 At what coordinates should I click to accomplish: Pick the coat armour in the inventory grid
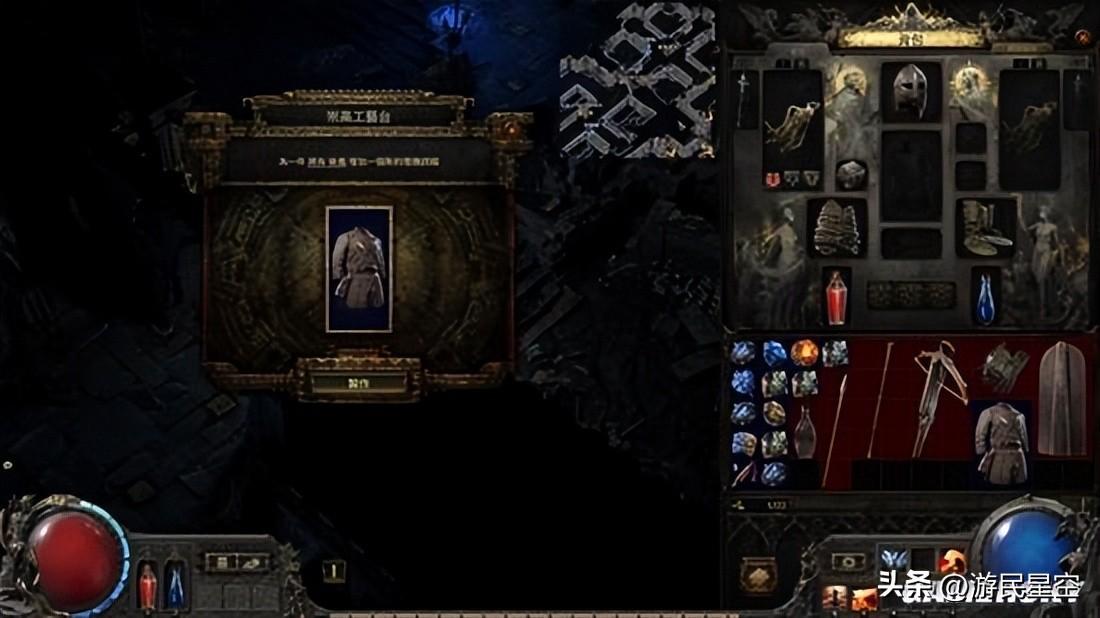coord(1001,443)
